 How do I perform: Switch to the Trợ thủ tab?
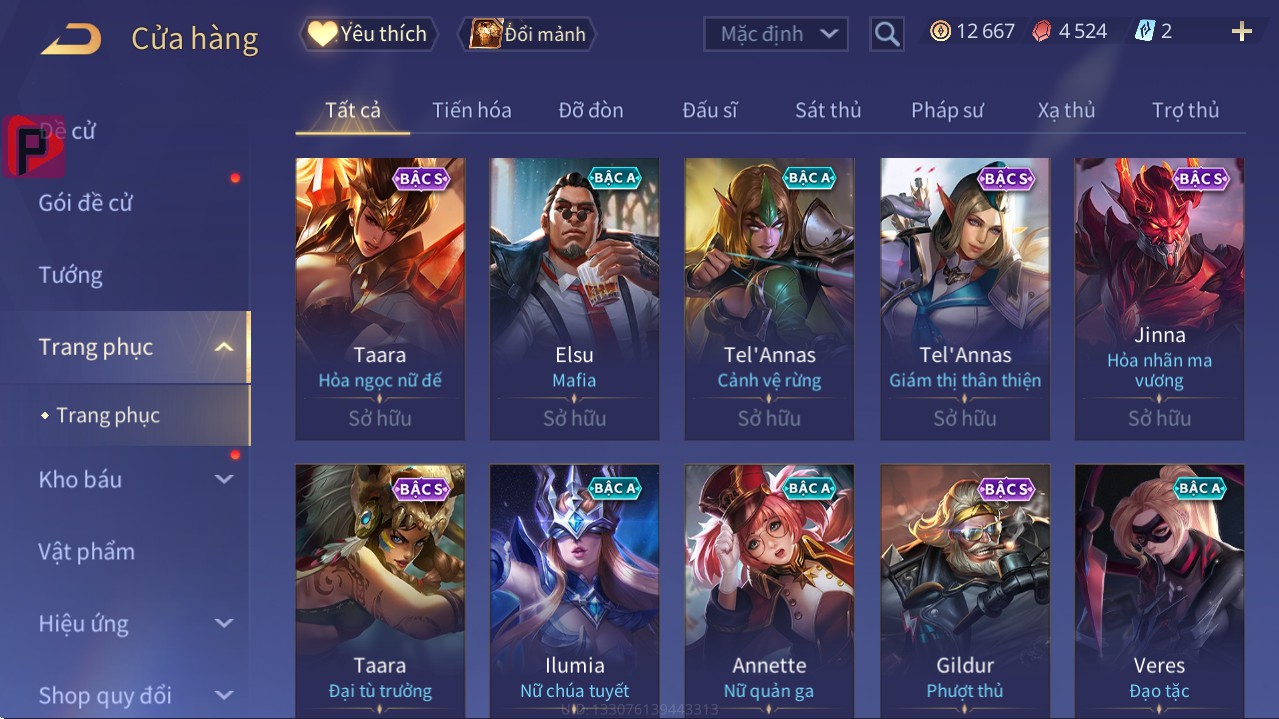[1185, 110]
